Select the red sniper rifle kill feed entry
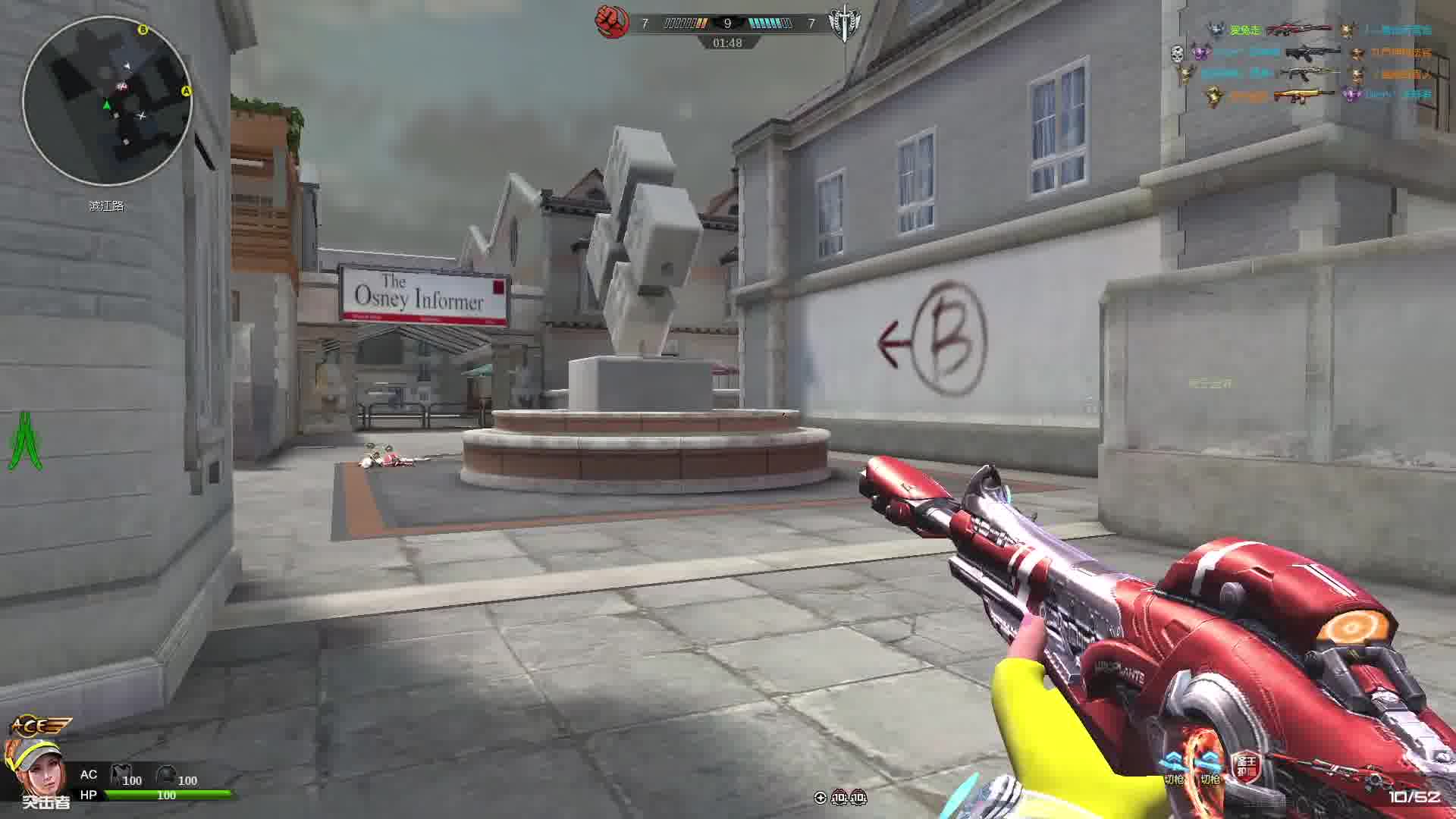1456x819 pixels. pyautogui.click(x=1298, y=30)
